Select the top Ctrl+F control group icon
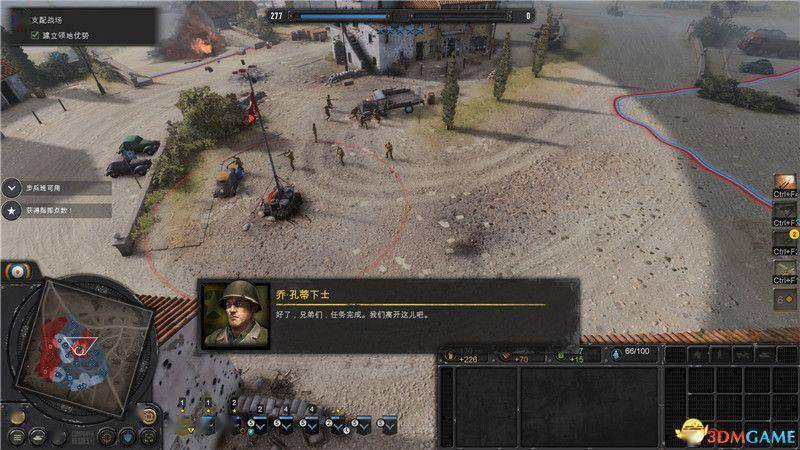The height and width of the screenshot is (450, 800). [x=787, y=184]
